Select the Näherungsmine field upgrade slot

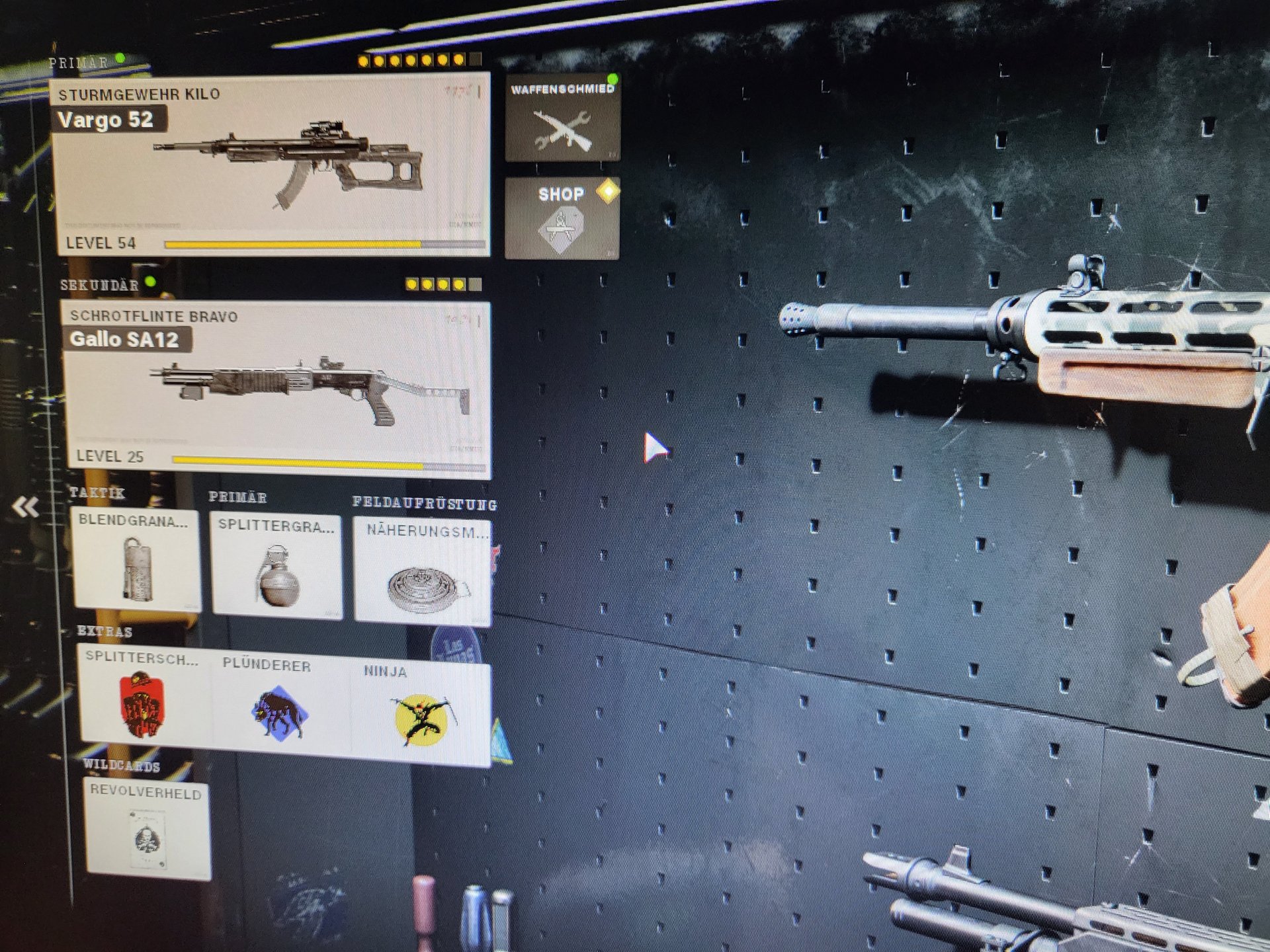coord(423,573)
